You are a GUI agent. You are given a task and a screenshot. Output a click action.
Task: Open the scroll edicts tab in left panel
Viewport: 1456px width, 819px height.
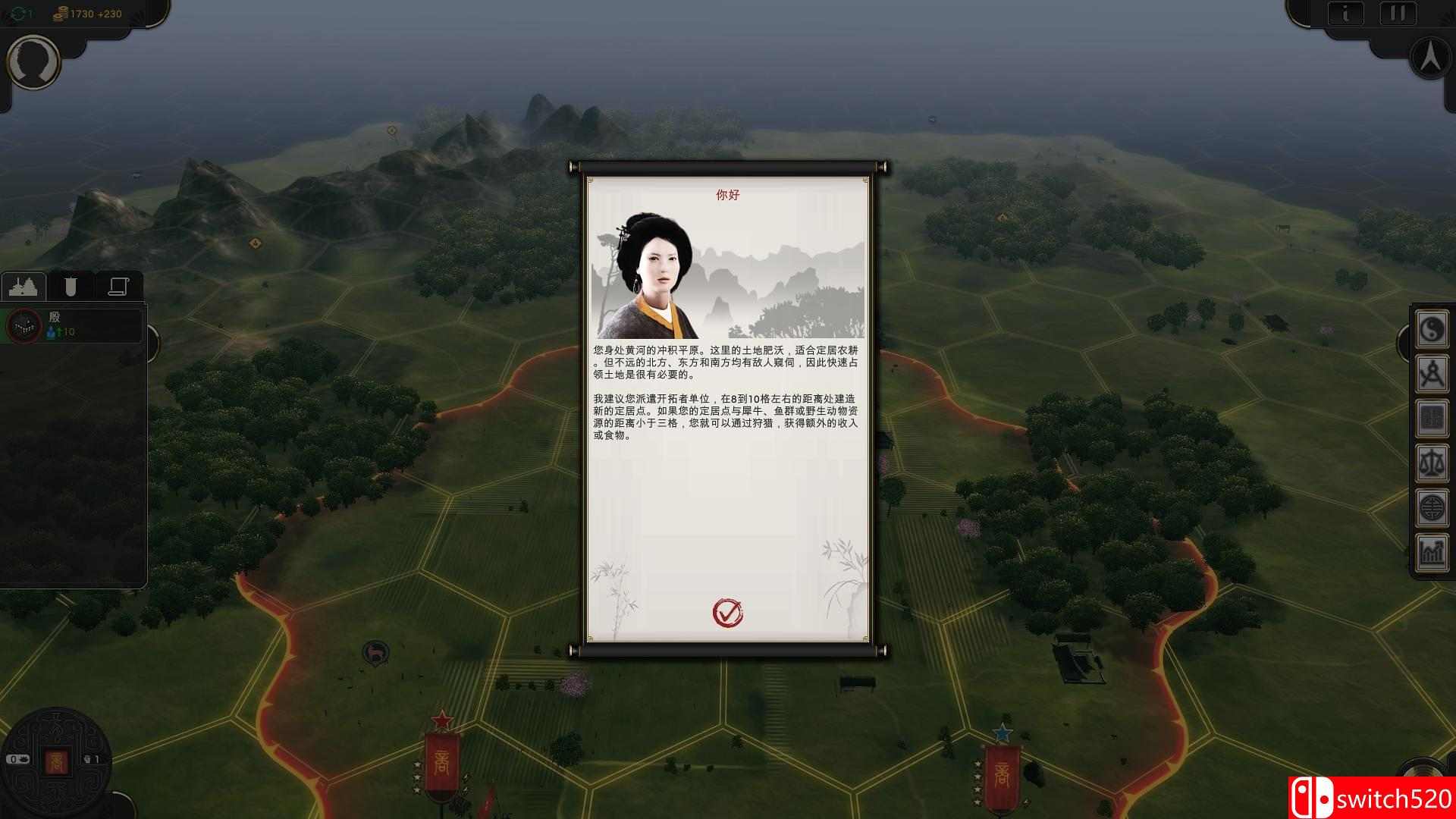pos(119,286)
